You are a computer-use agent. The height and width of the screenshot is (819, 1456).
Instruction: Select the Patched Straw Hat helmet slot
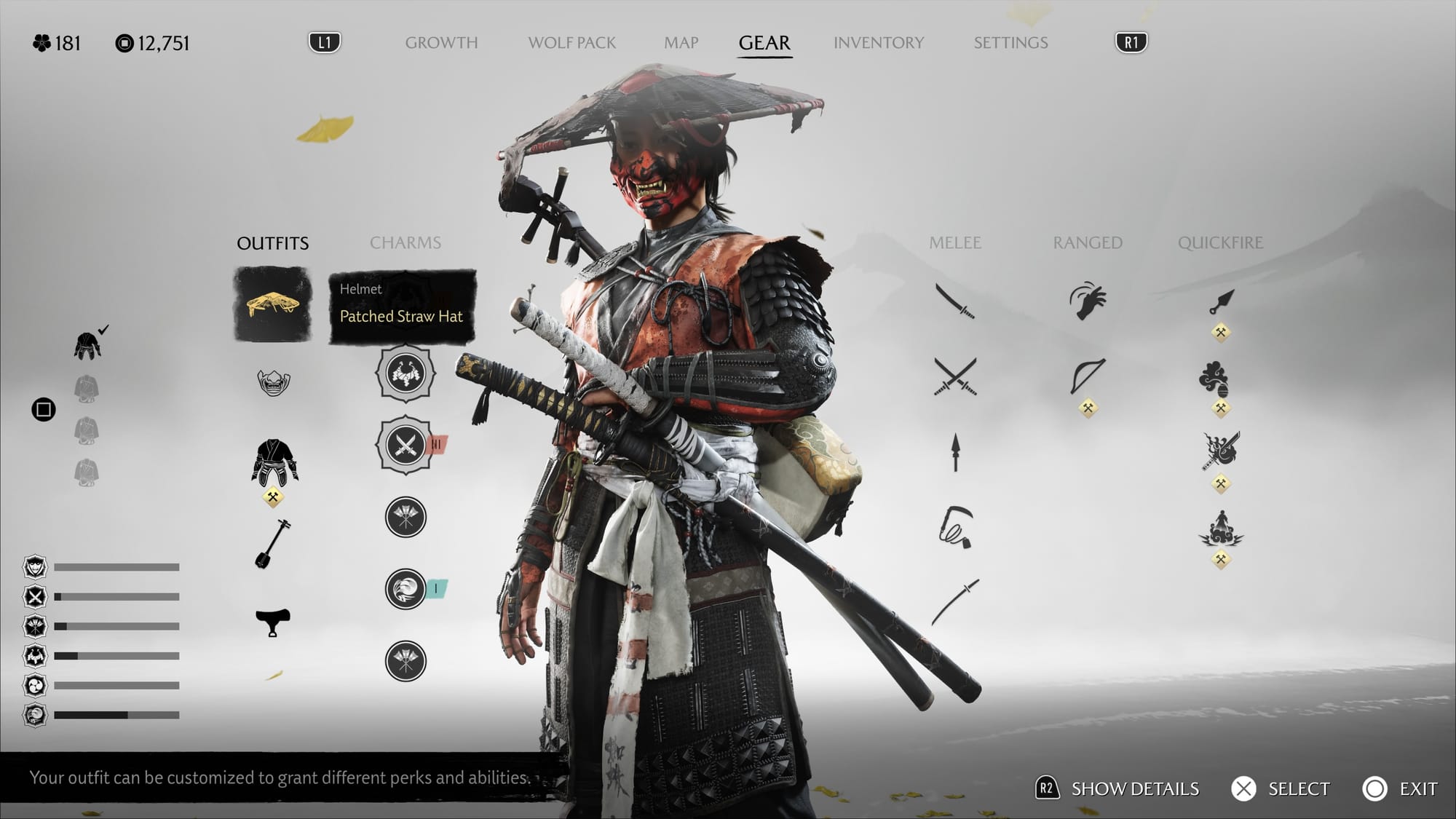click(273, 304)
